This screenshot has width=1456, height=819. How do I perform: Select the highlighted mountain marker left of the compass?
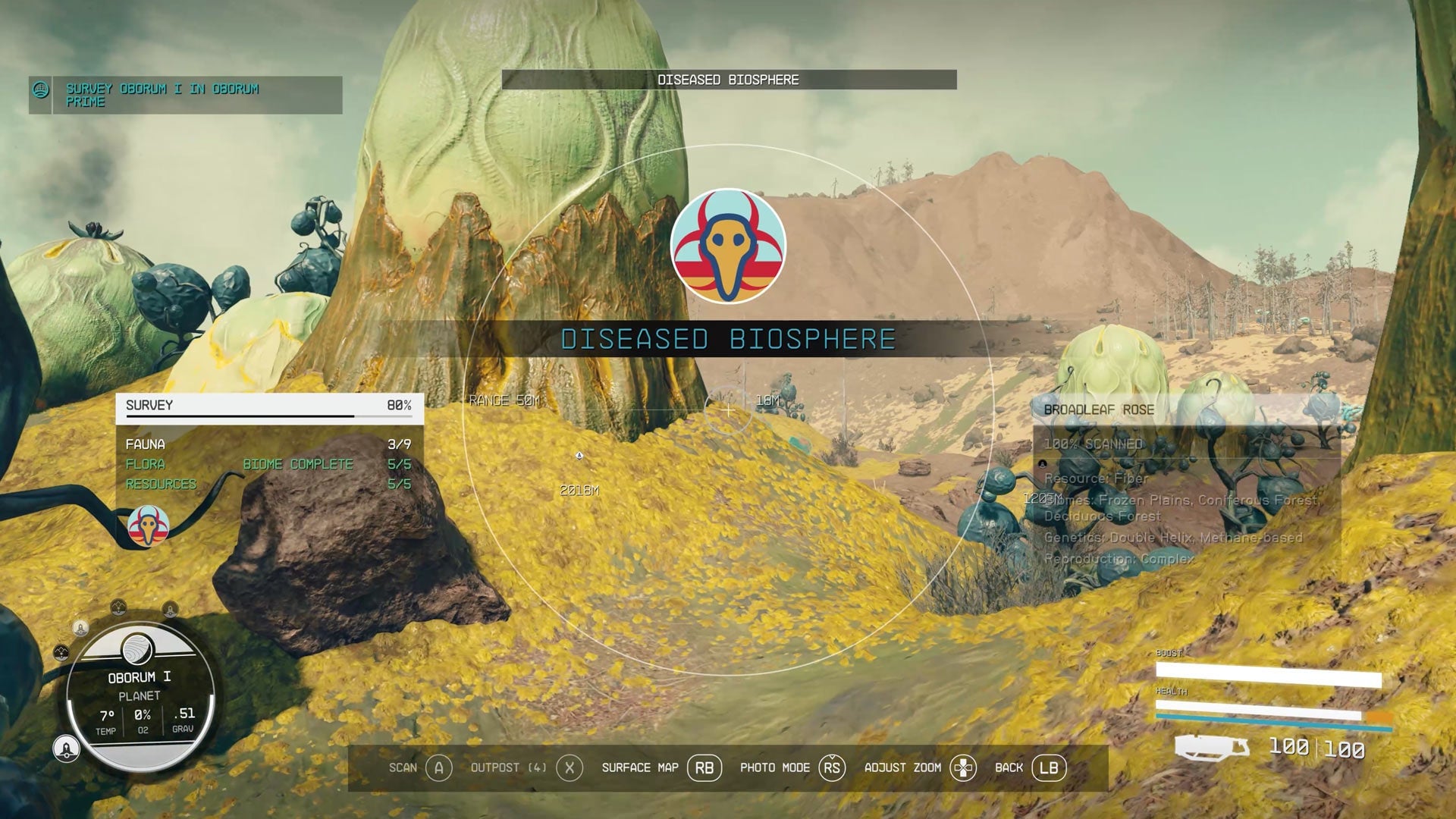(x=61, y=651)
